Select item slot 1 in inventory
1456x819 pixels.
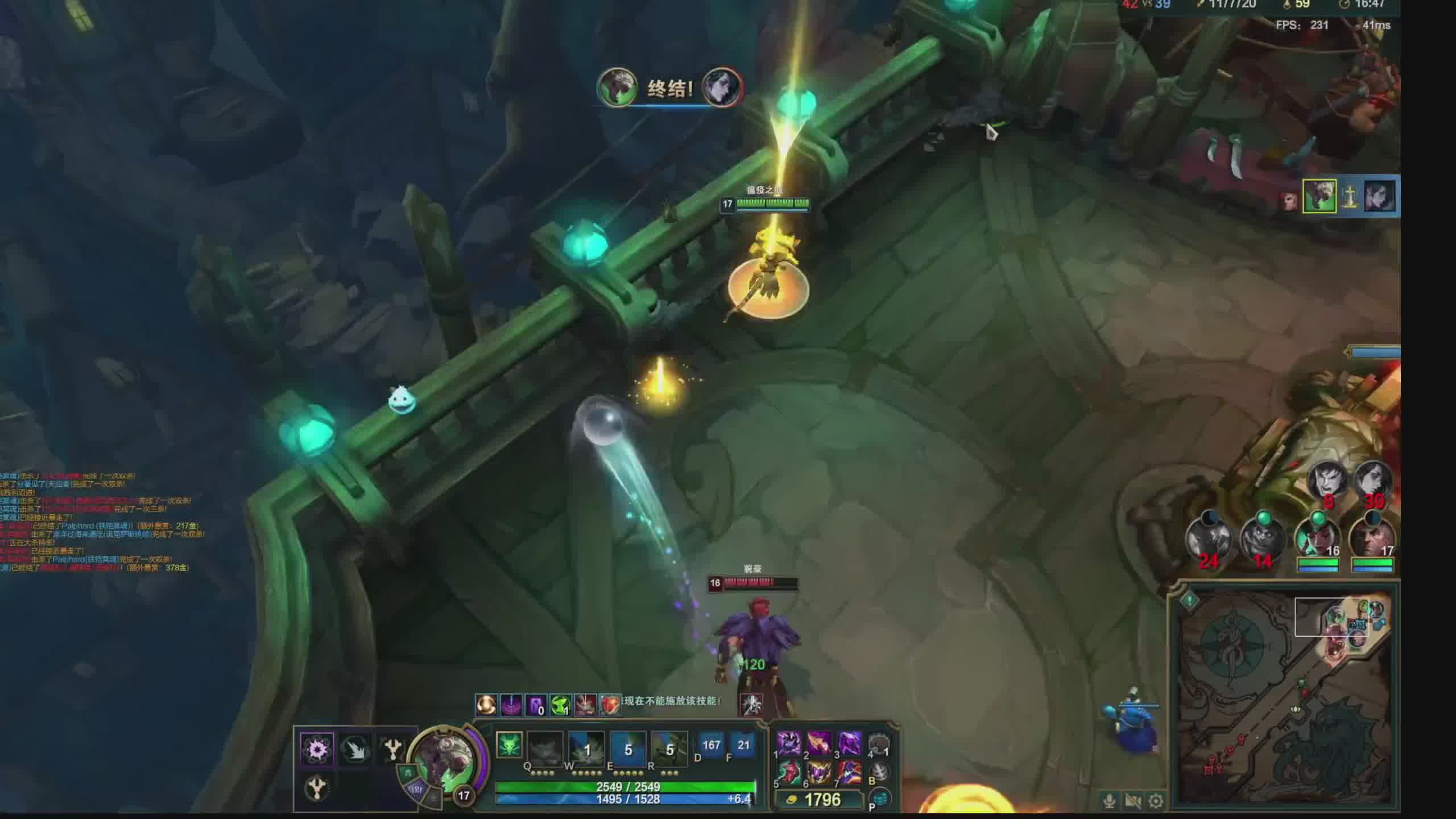(x=789, y=743)
